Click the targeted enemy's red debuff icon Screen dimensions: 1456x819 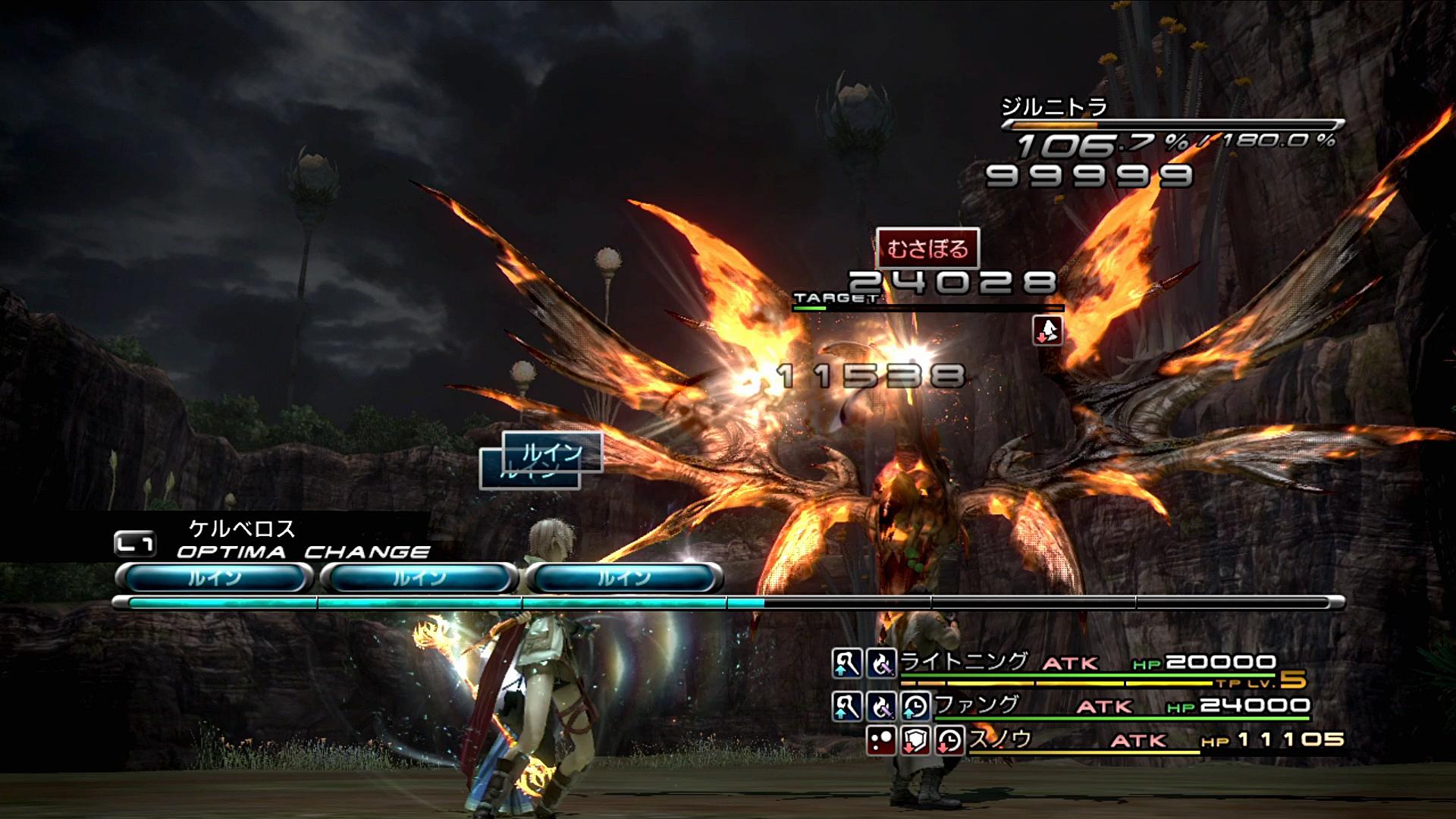tap(1047, 331)
